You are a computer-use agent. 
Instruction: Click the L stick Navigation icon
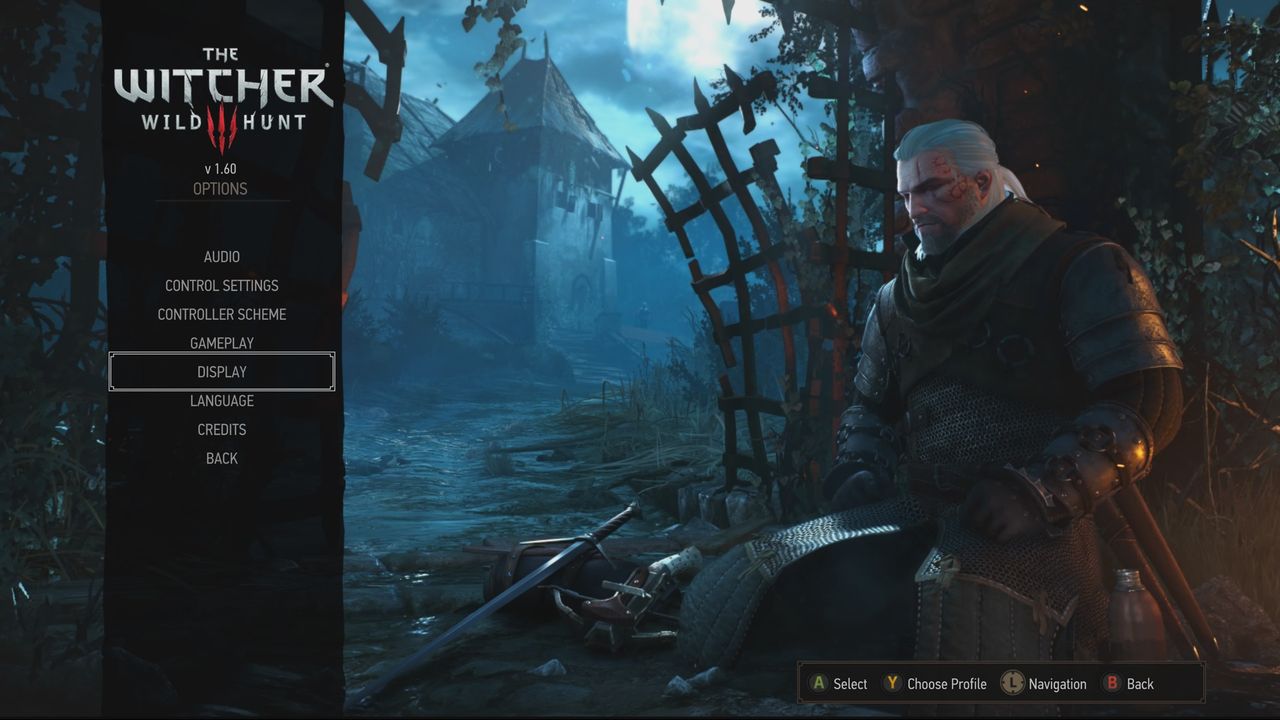click(x=1012, y=684)
